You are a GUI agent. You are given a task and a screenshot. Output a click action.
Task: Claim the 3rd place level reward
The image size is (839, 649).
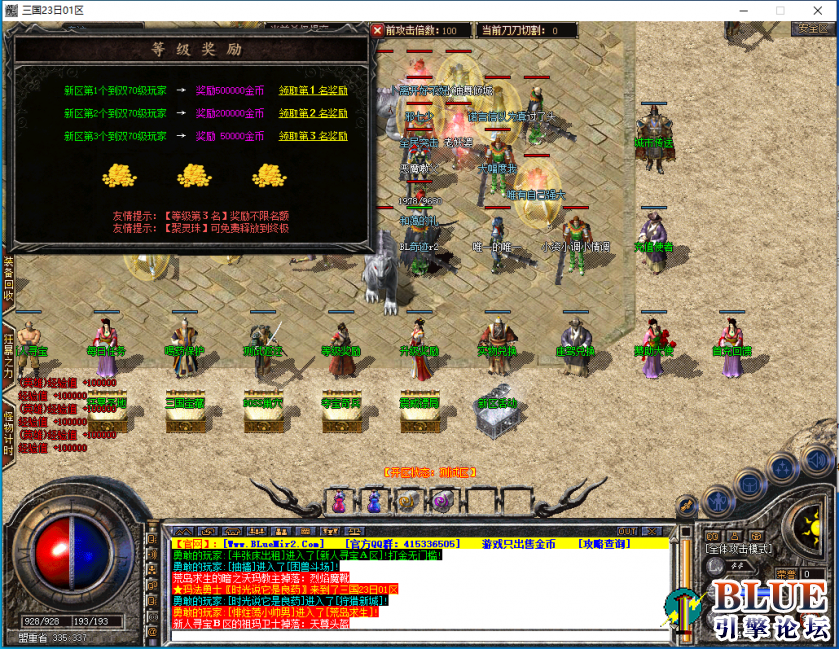(x=313, y=136)
